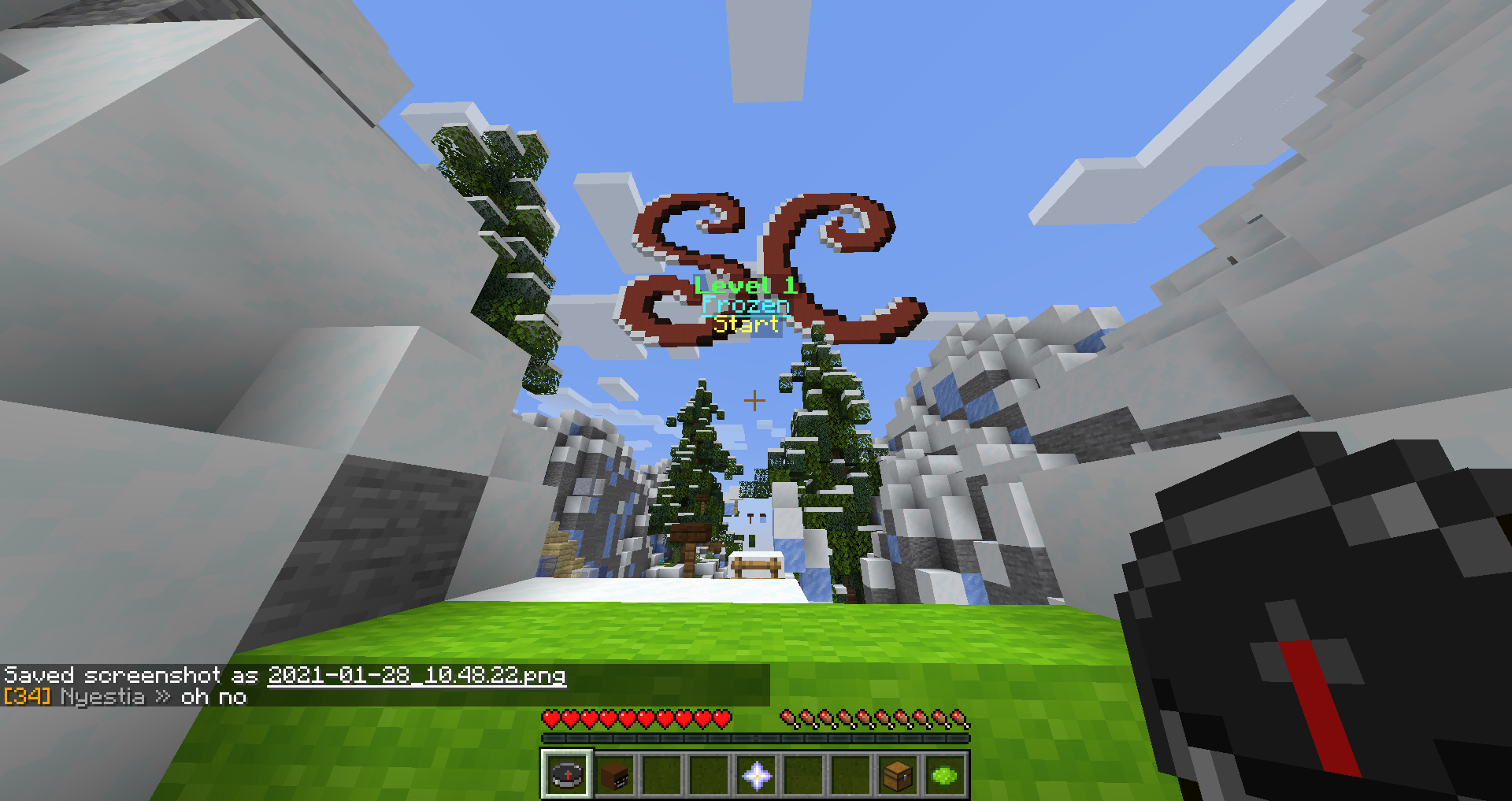This screenshot has height=801, width=1512.
Task: Select the player head item in the hotbar
Action: tap(614, 776)
